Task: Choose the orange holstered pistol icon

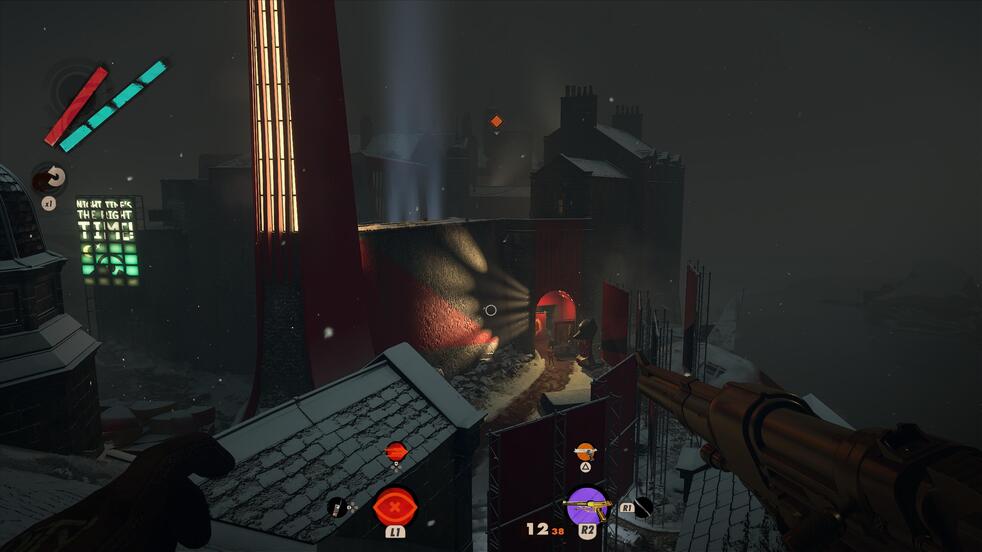Action: pyautogui.click(x=585, y=451)
